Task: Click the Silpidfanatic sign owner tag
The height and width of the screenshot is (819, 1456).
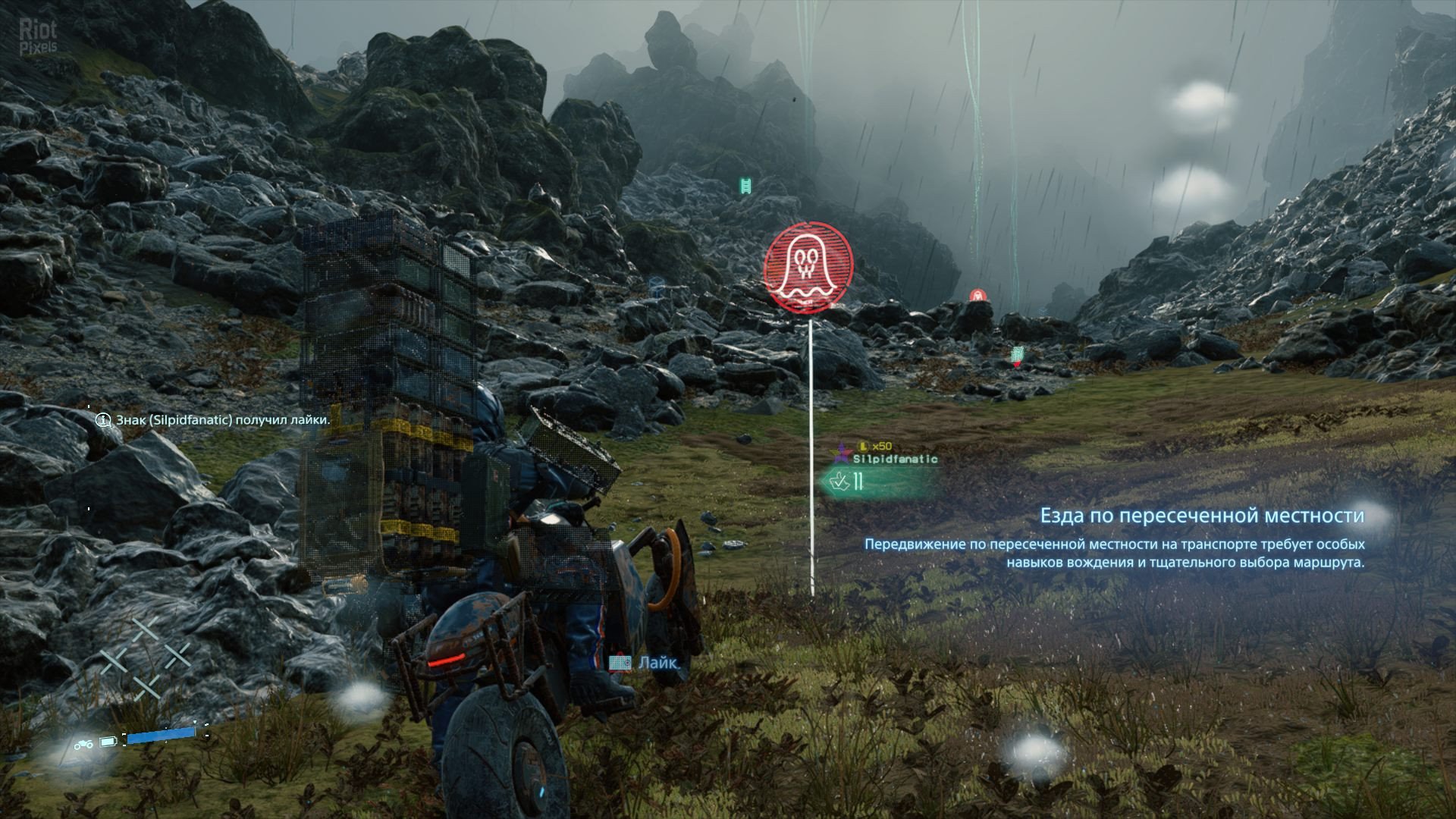Action: (895, 459)
